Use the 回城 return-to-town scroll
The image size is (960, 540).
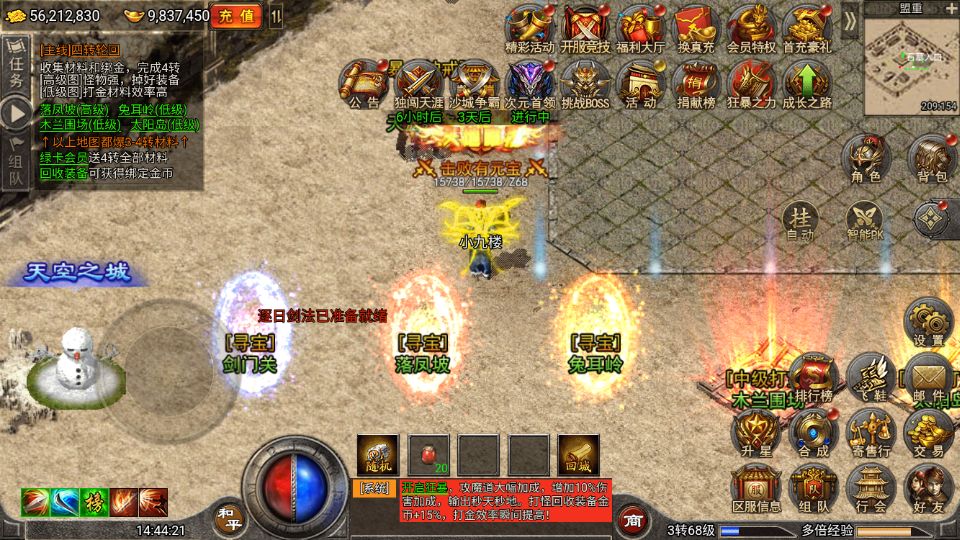pyautogui.click(x=578, y=454)
